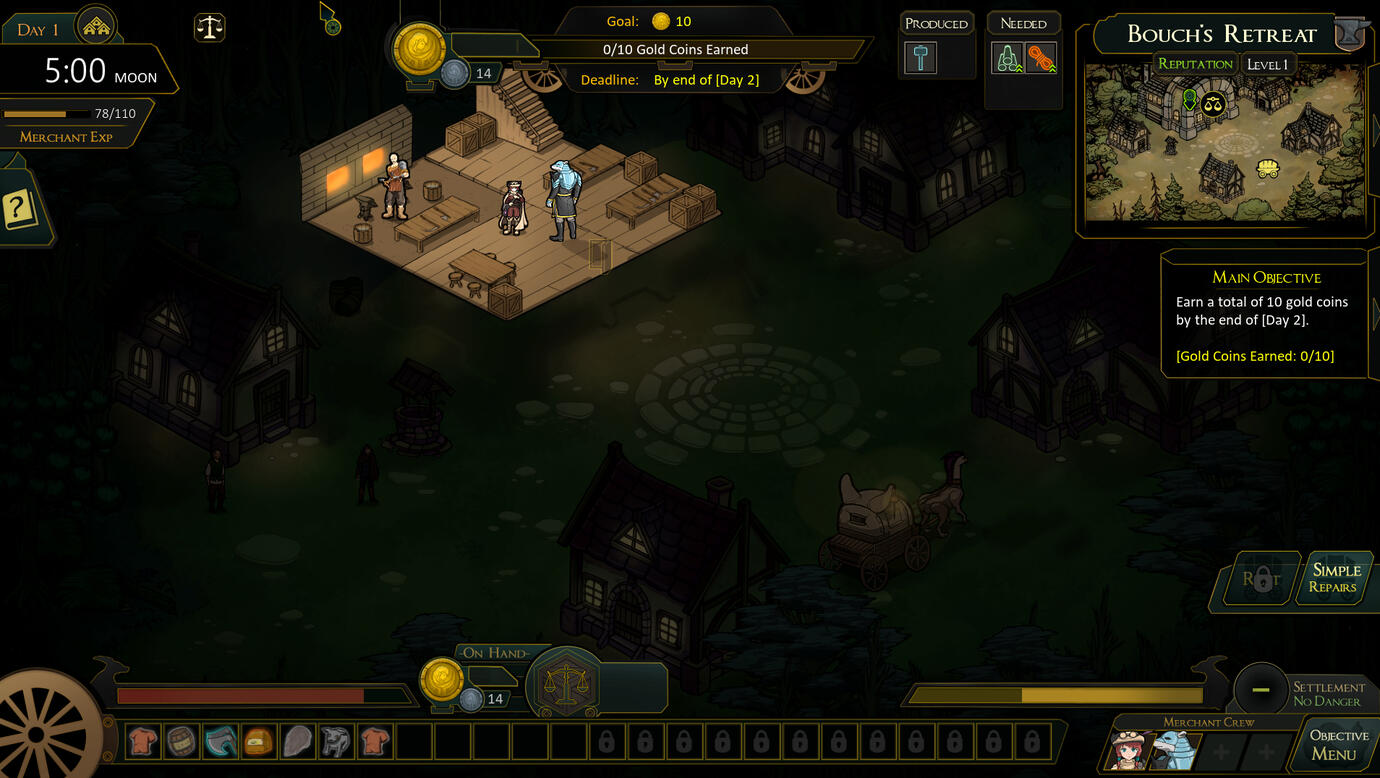Screen dimensions: 1380x778
Task: Inspect the produced hammer goods icon
Action: tap(920, 58)
